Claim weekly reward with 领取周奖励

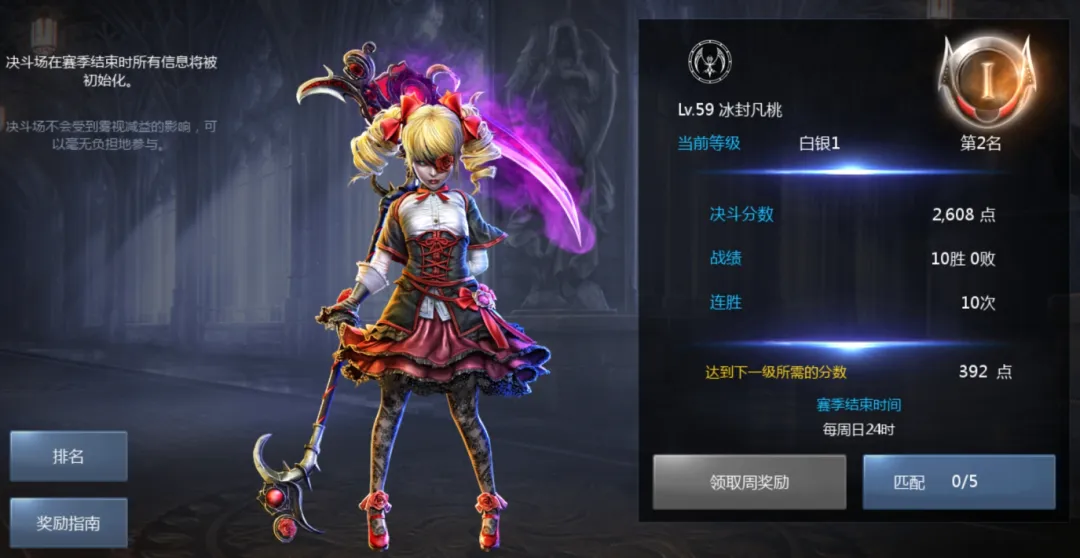[749, 482]
